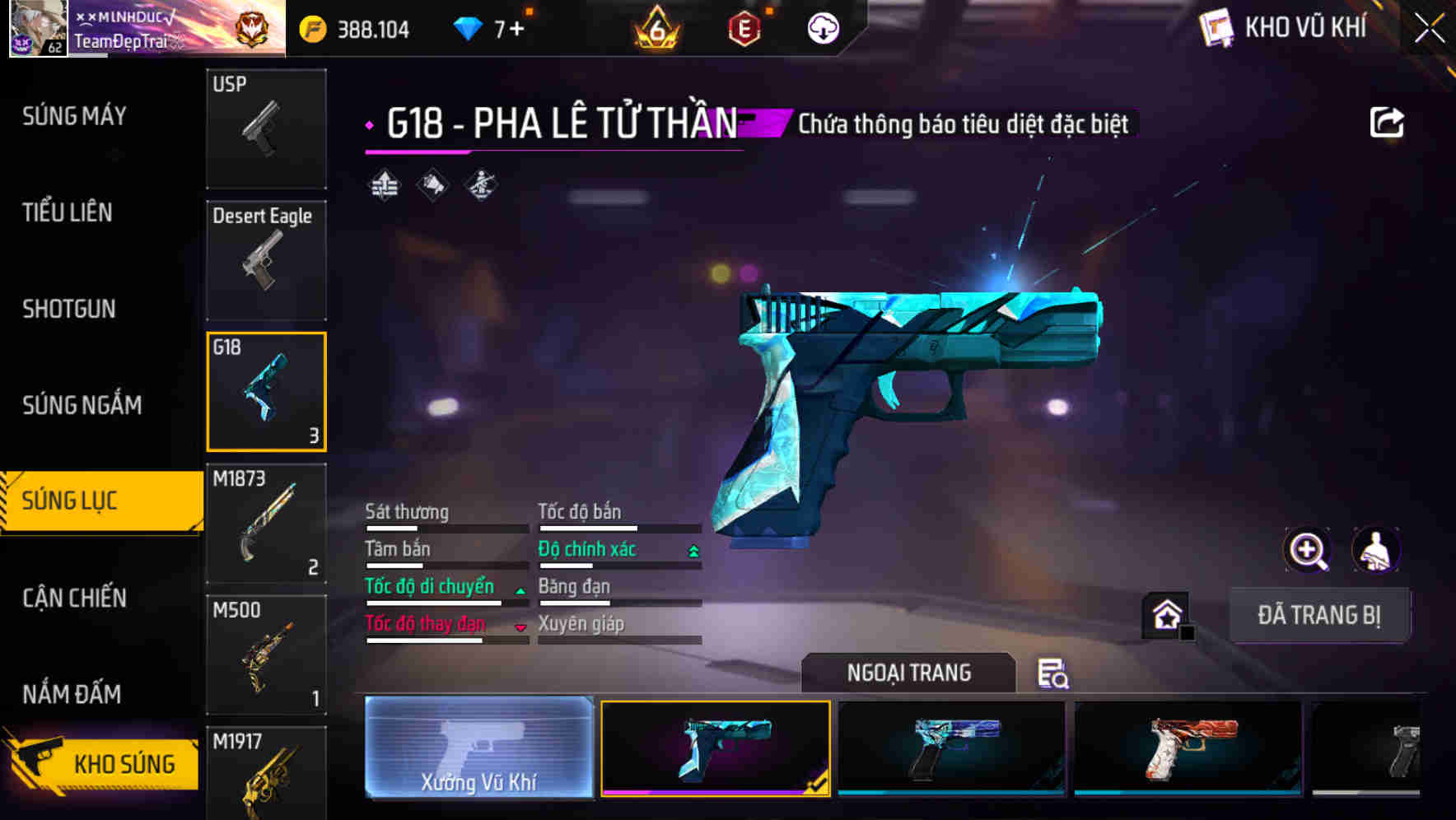Open Xưởng Vũ Khí weapon workshop

tap(478, 750)
